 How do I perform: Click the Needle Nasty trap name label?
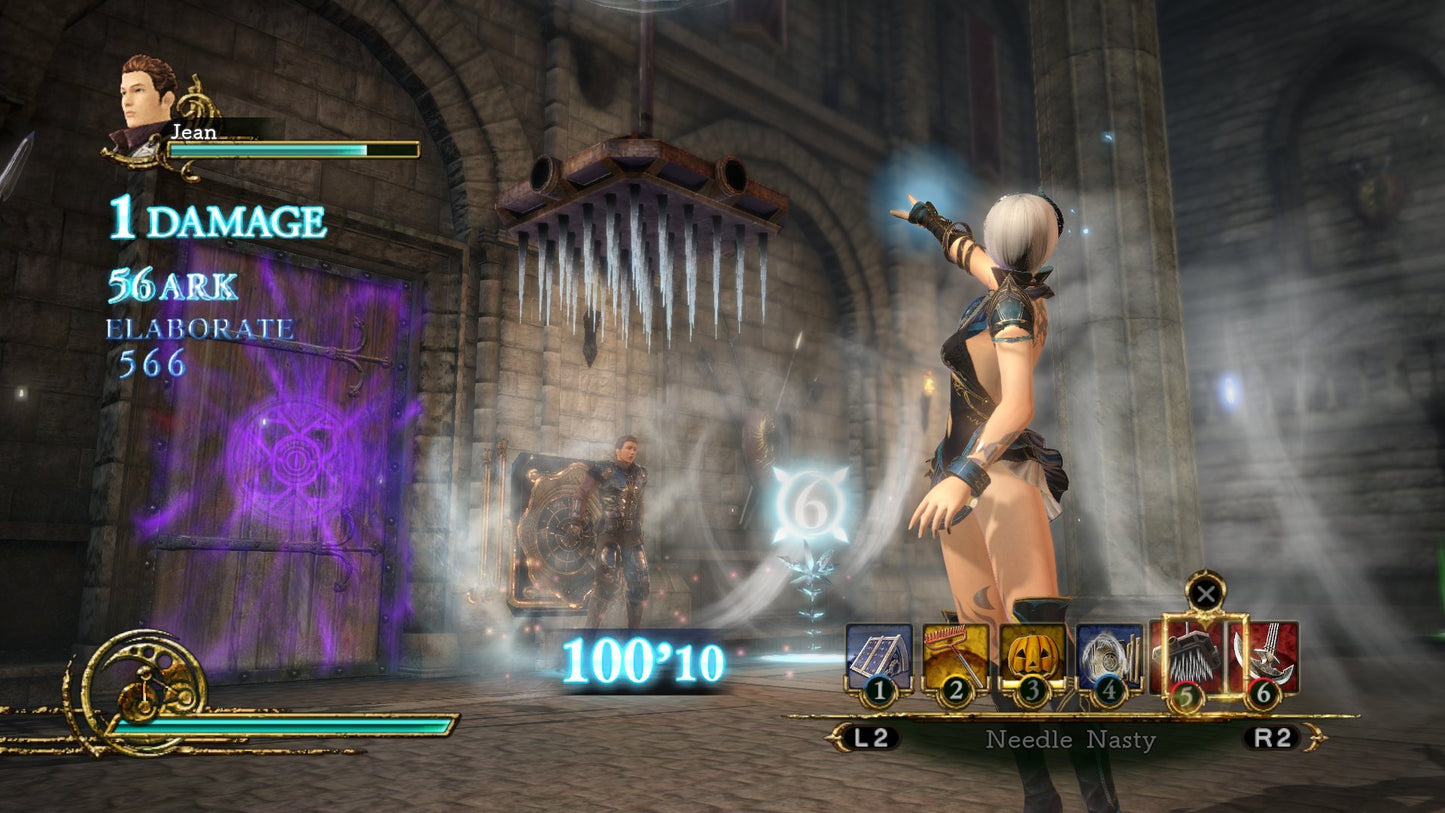tap(1069, 740)
